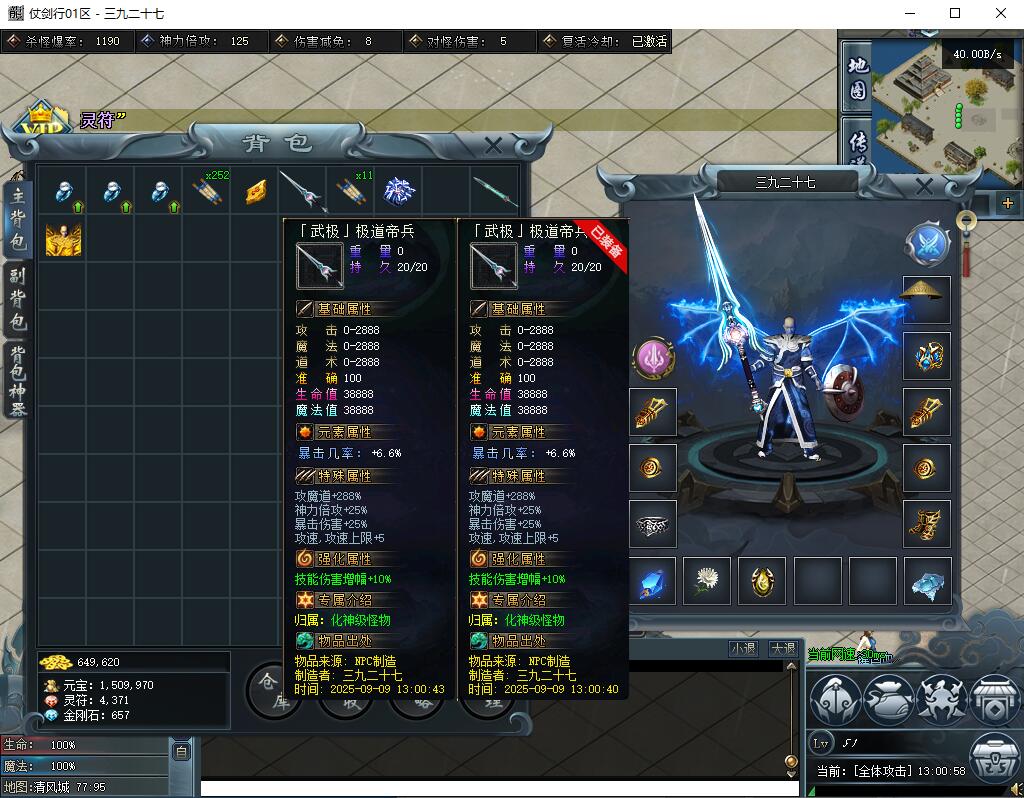Viewport: 1024px width, 798px height.
Task: Open the treasure chest round icon
Action: point(993,756)
